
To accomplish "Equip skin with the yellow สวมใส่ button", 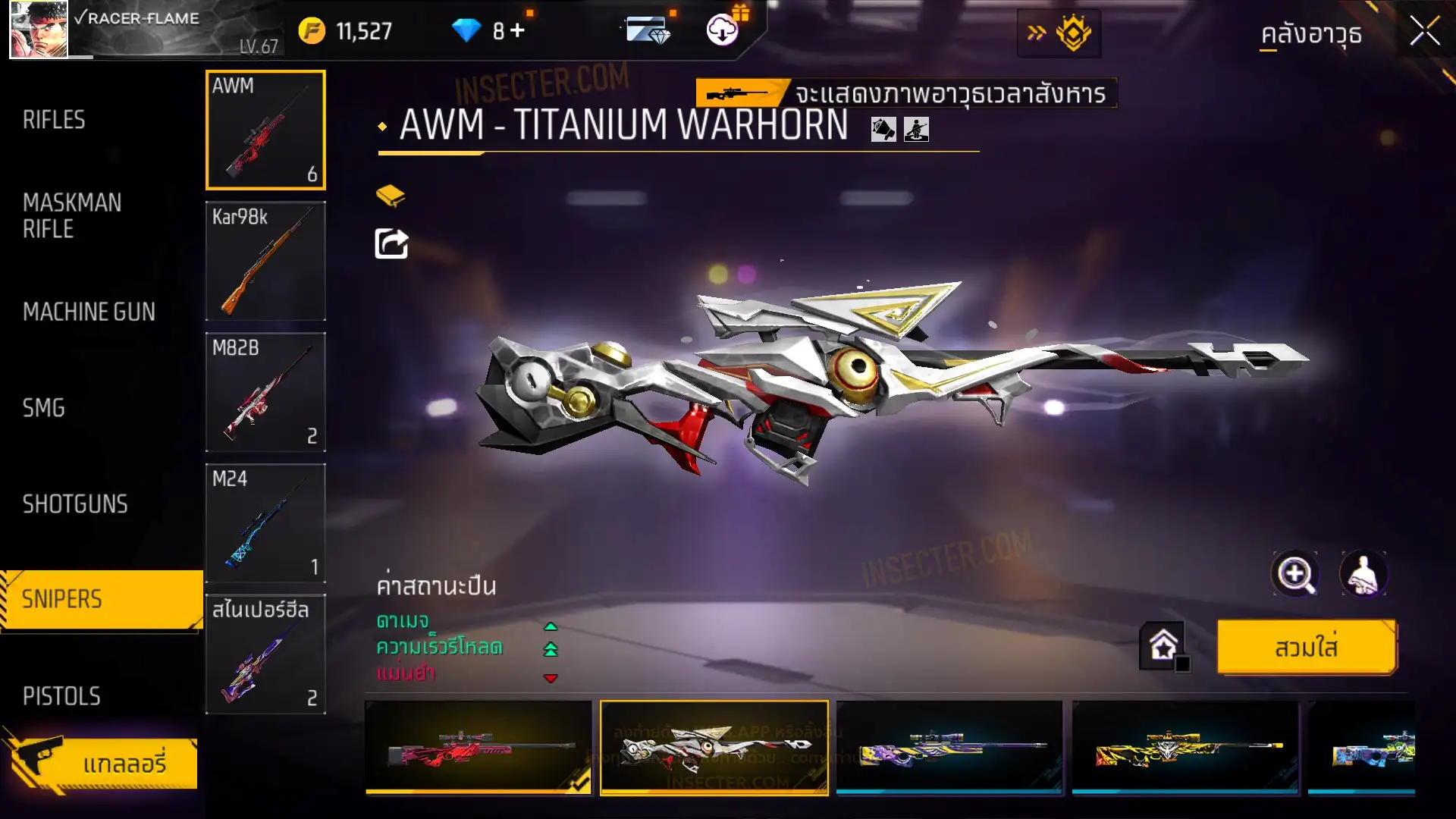I will point(1306,647).
